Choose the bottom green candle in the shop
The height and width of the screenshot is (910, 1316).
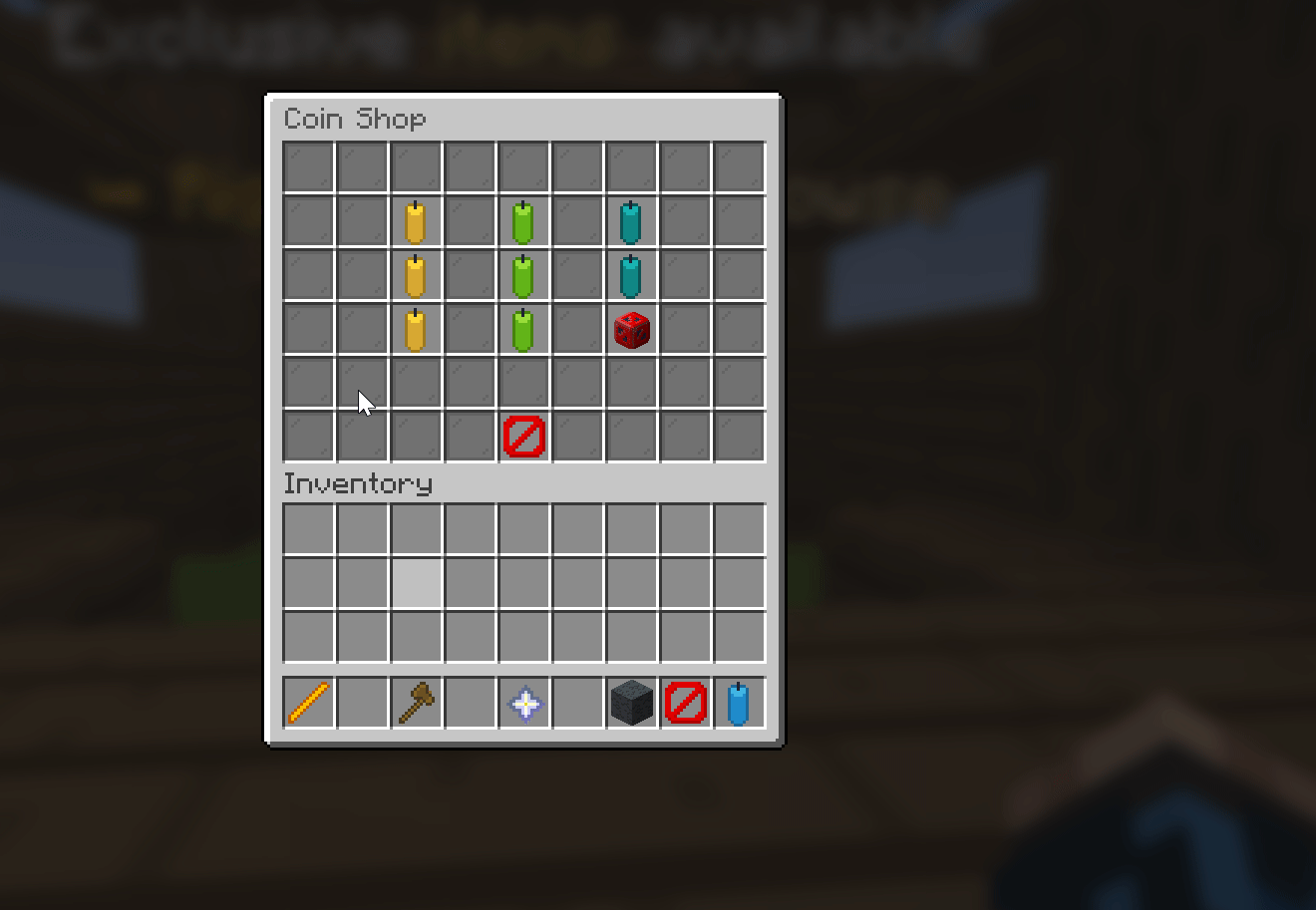(x=523, y=329)
